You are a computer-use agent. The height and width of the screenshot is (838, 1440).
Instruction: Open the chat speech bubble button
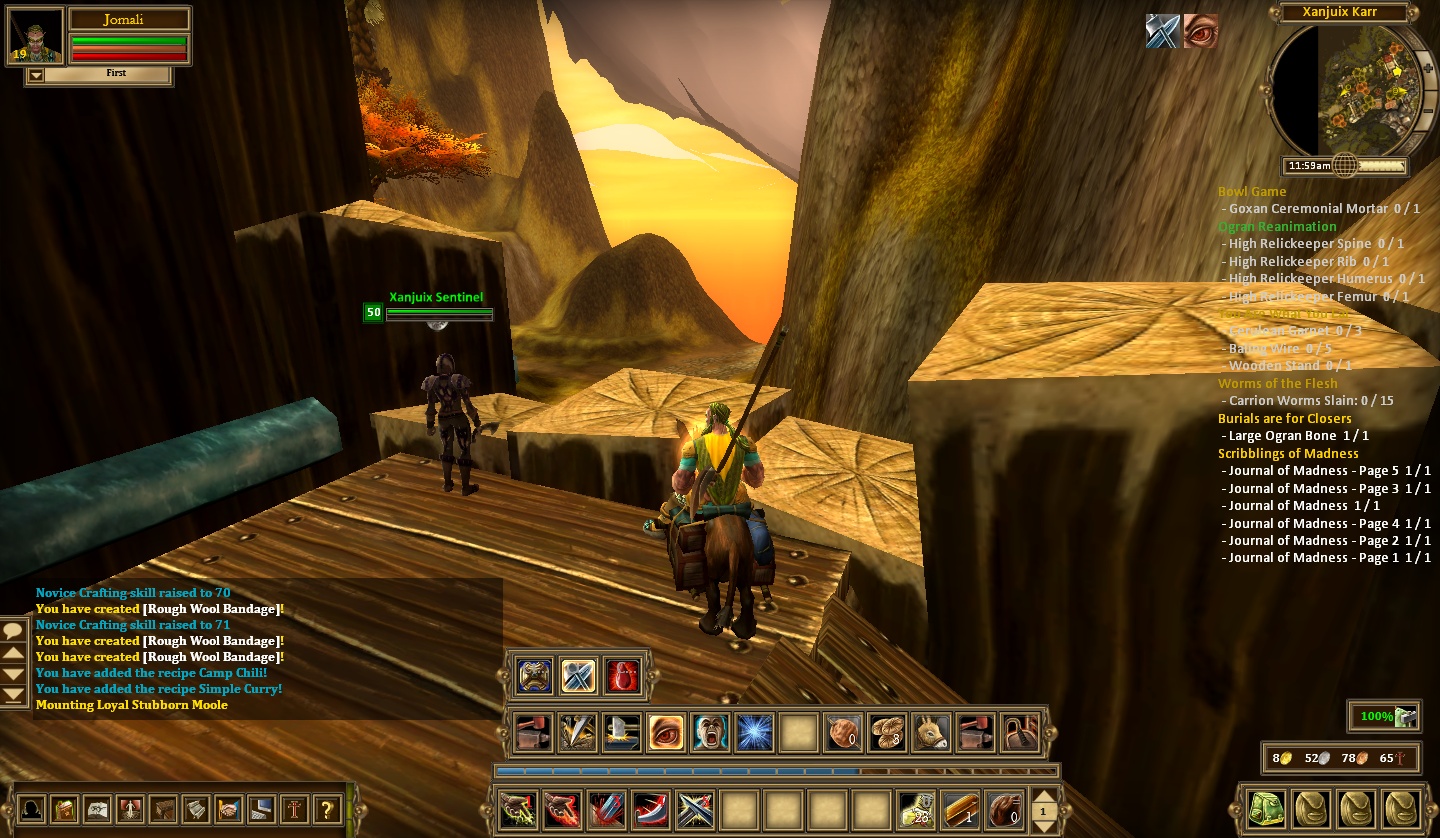coord(14,630)
